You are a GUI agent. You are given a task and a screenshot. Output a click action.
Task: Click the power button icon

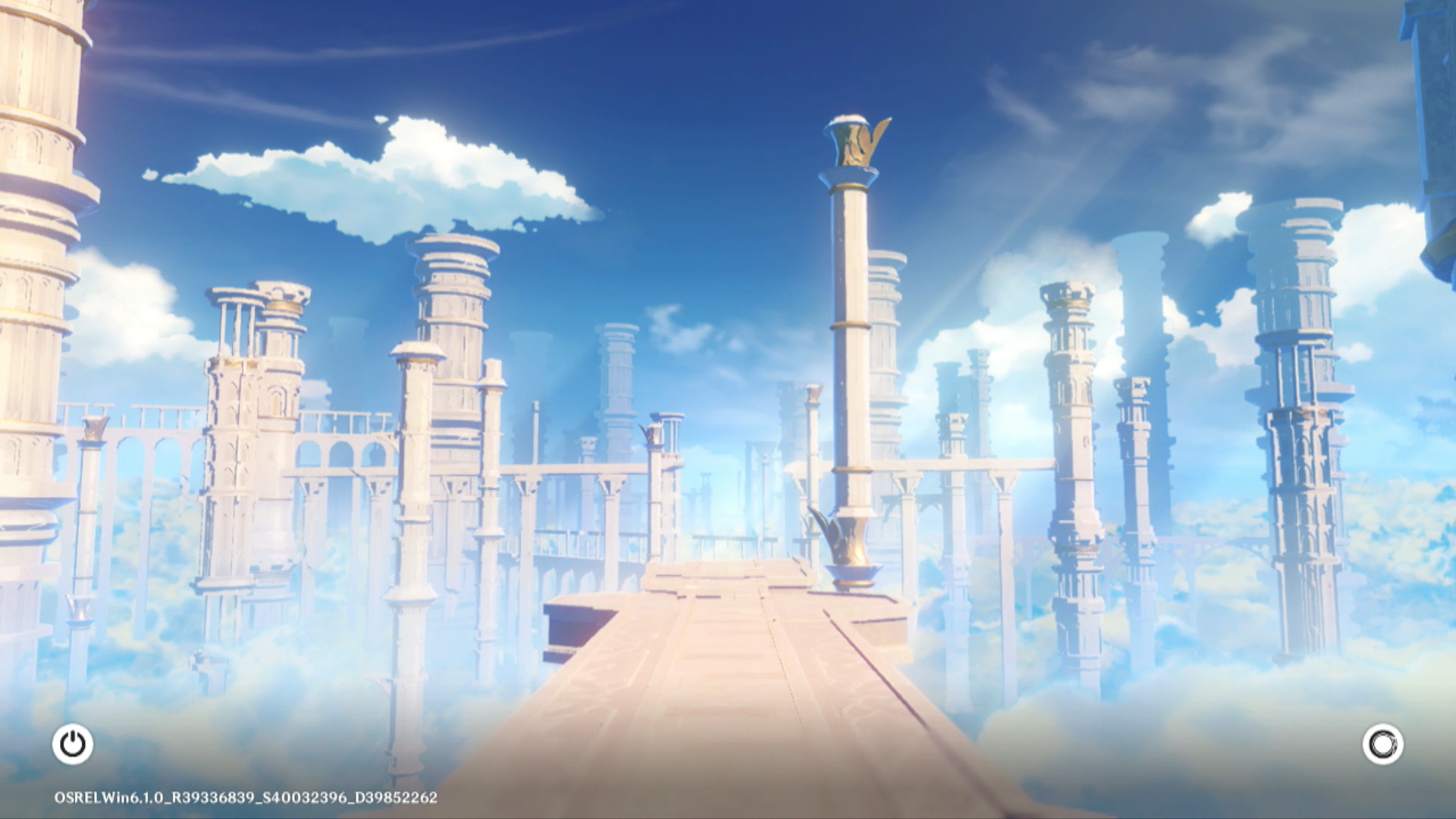[73, 744]
